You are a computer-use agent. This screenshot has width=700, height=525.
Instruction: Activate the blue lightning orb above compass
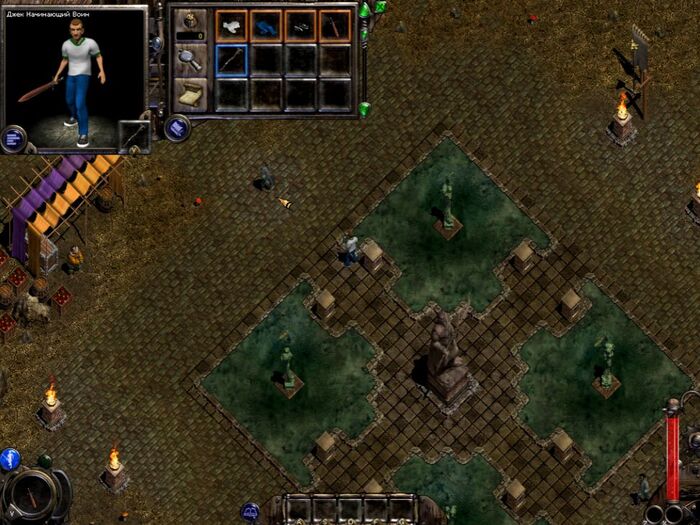(9, 459)
